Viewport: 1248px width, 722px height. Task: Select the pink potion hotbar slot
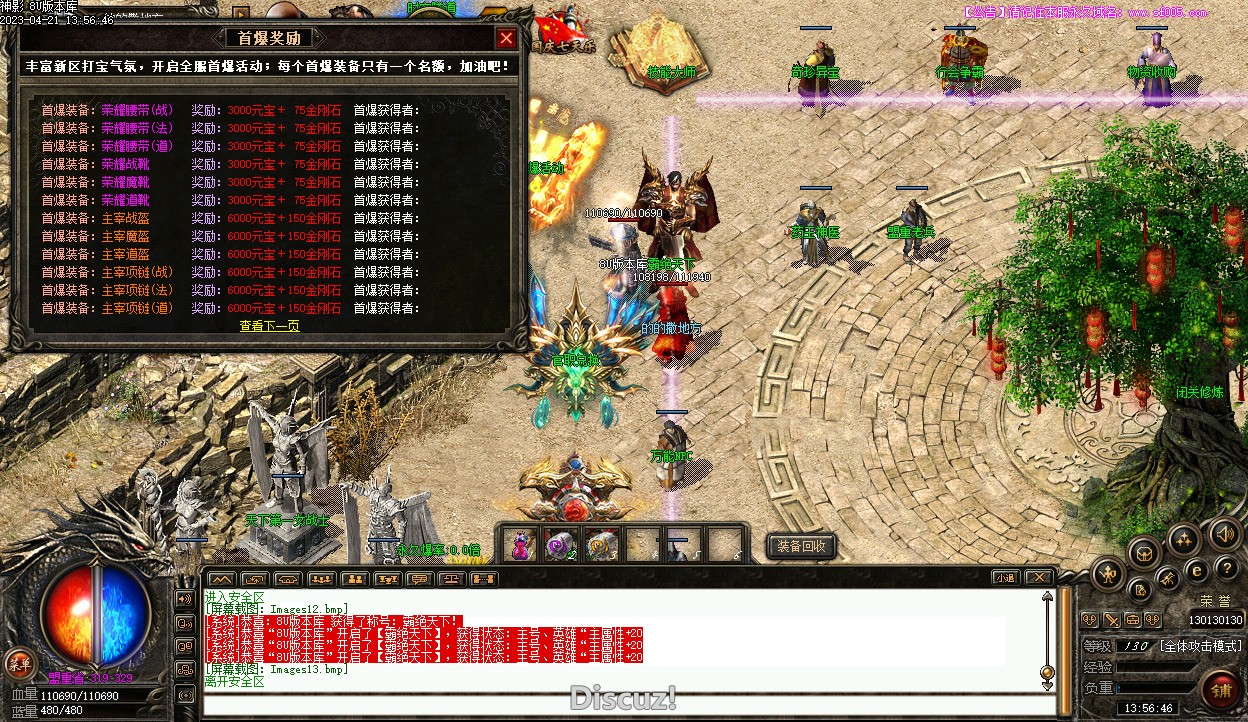(x=520, y=546)
